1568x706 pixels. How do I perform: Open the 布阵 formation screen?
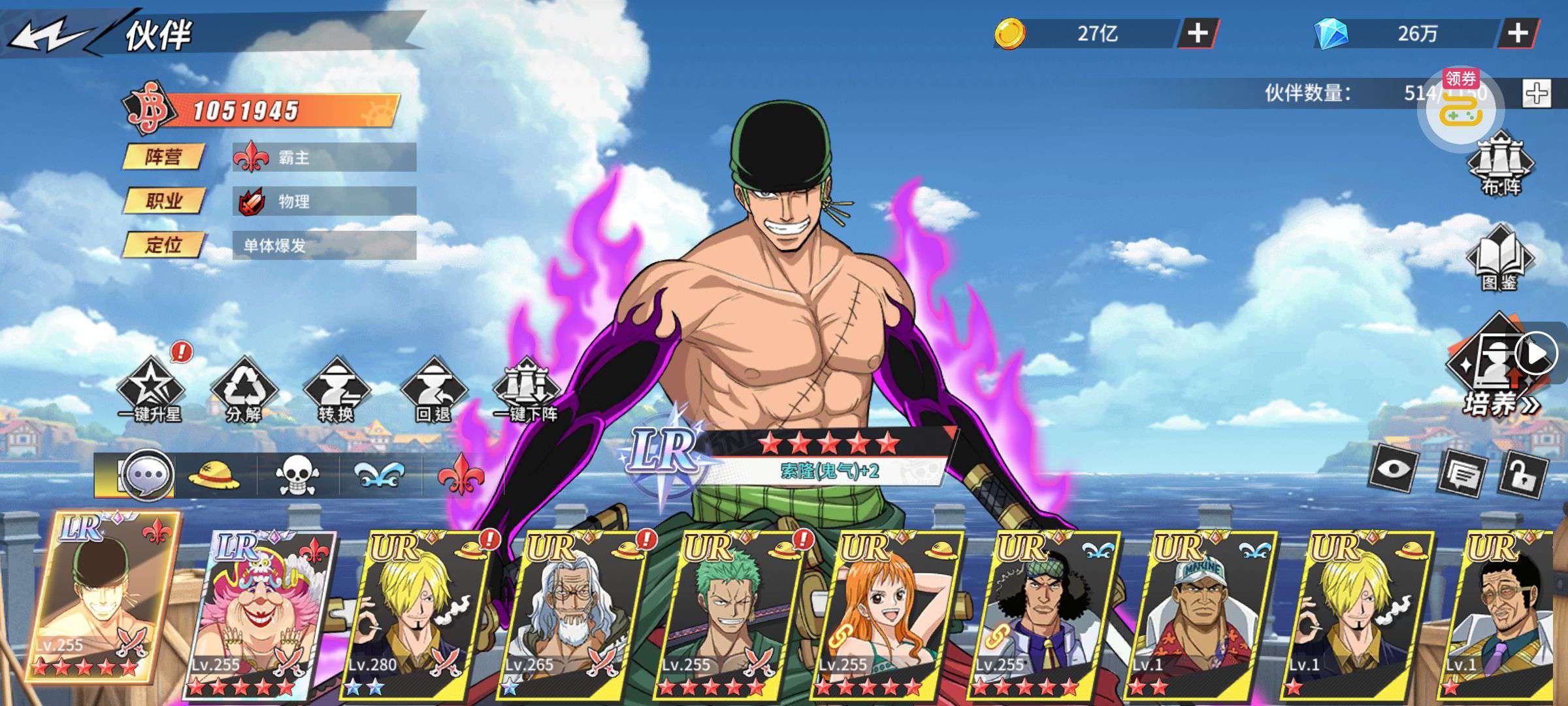pyautogui.click(x=1501, y=163)
